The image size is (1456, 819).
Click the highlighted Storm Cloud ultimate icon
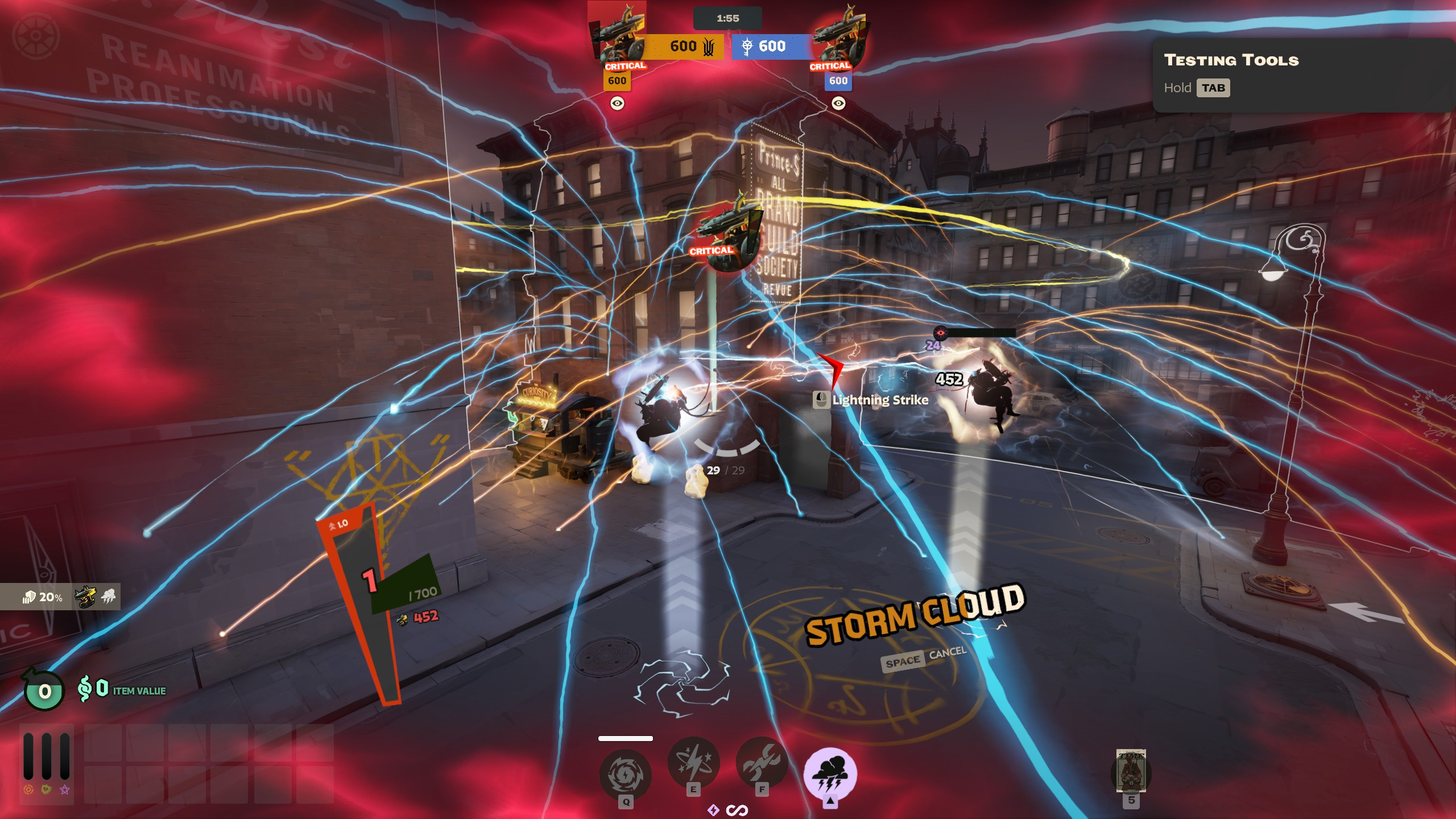[x=830, y=773]
